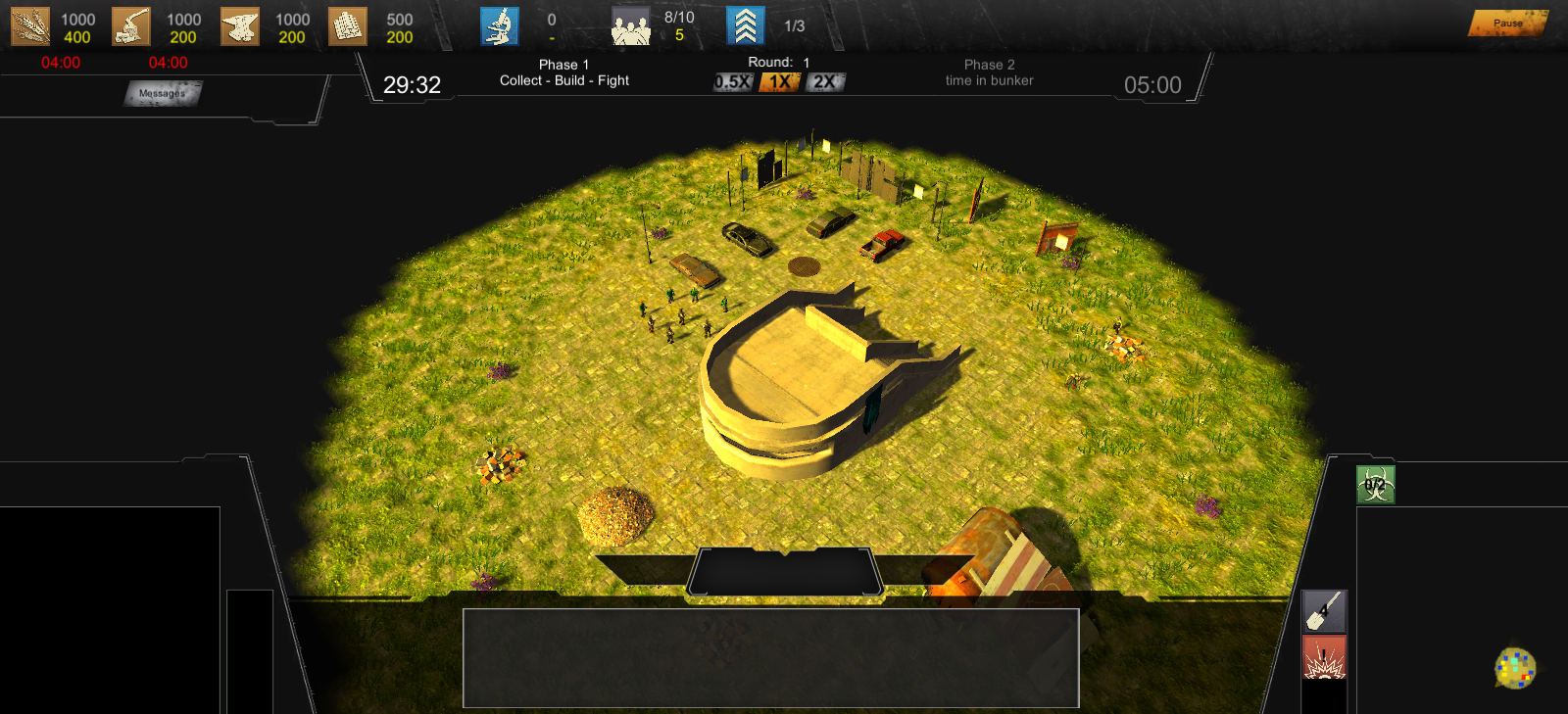Select the wood chopping resource icon
Viewport: 1568px width, 714px height.
(131, 27)
